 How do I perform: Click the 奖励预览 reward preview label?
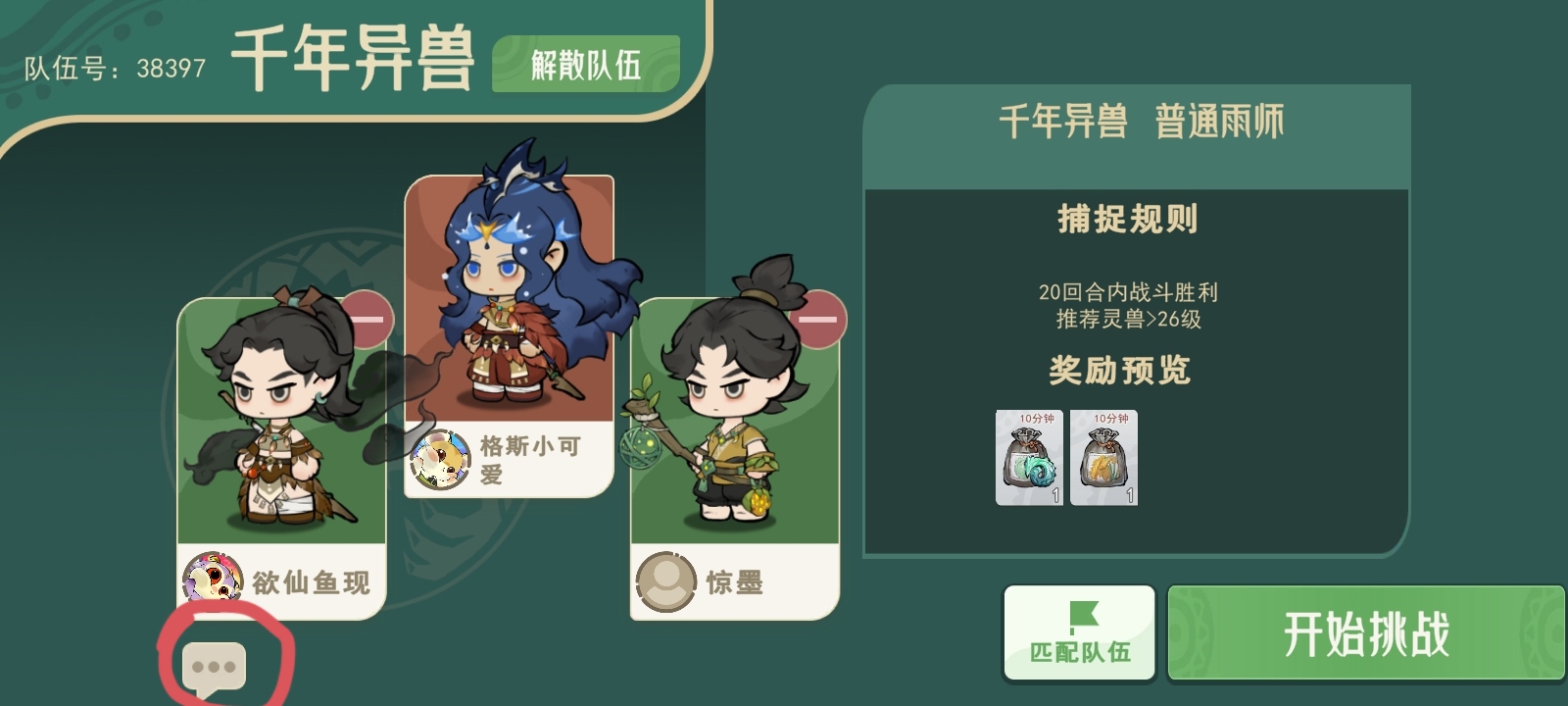(1119, 371)
